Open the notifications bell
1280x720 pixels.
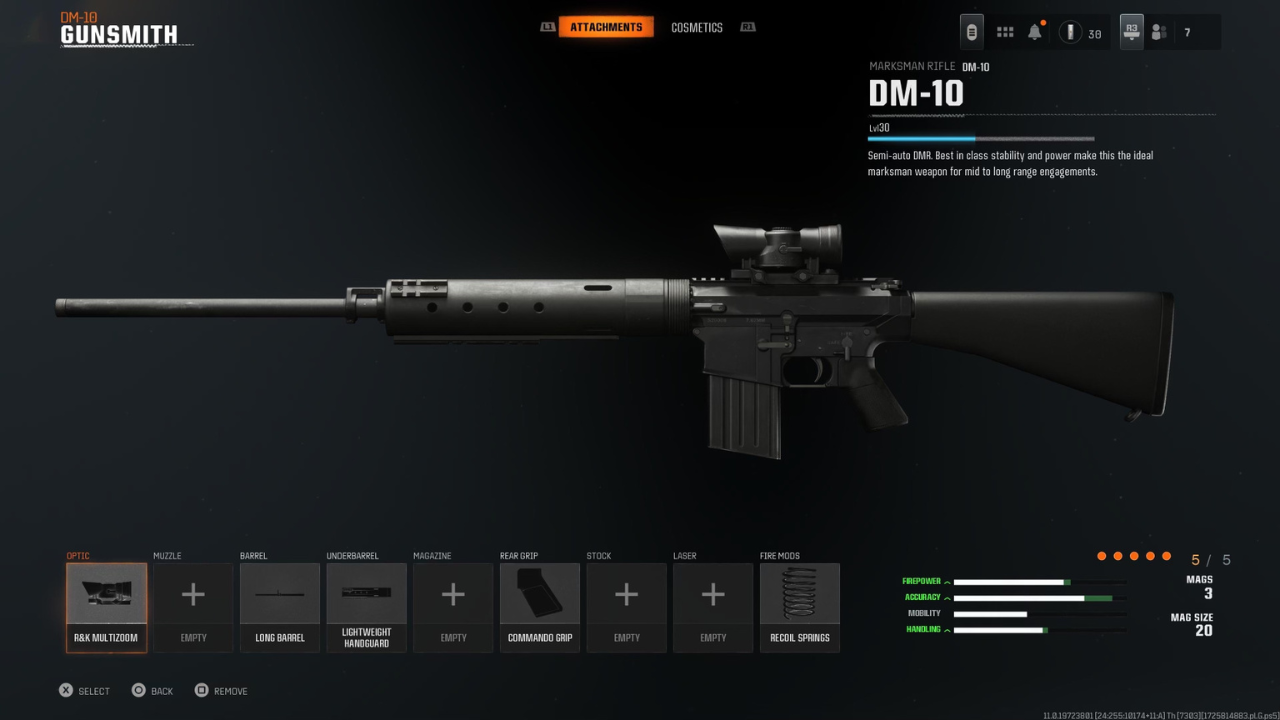[x=1035, y=32]
